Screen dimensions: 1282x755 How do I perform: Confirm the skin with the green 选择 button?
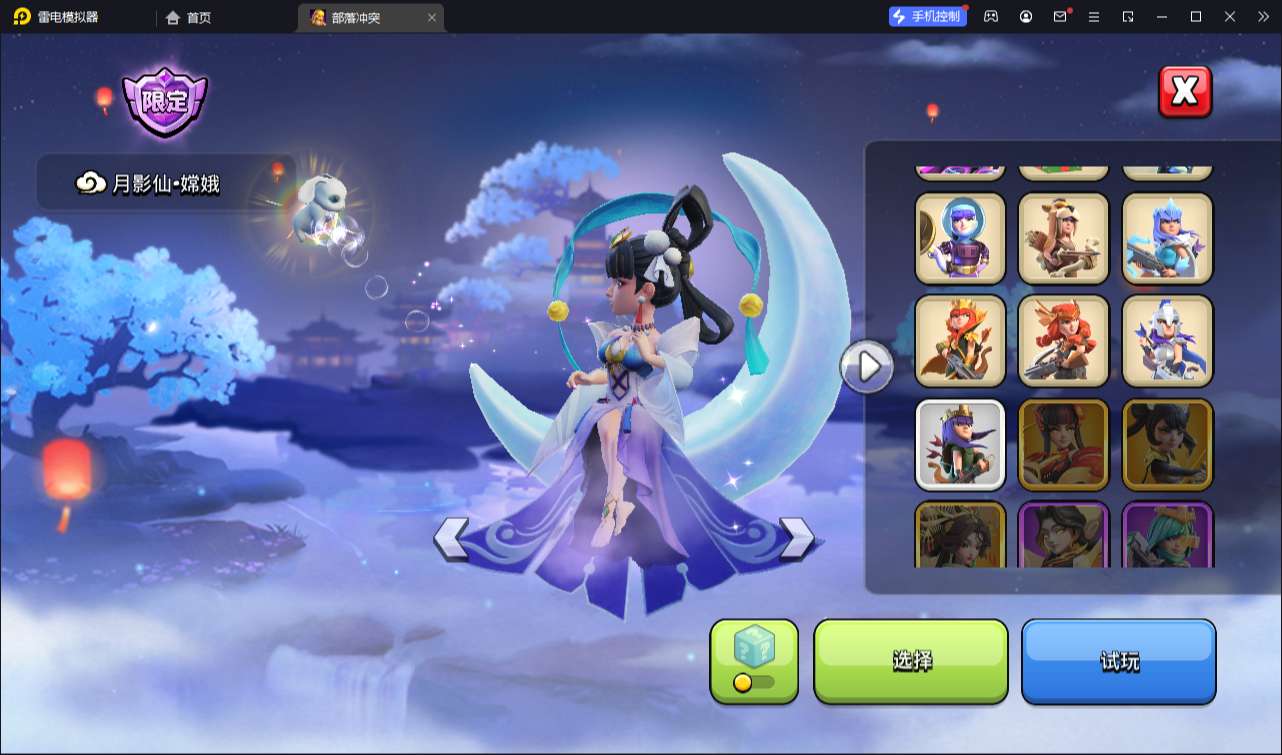911,661
